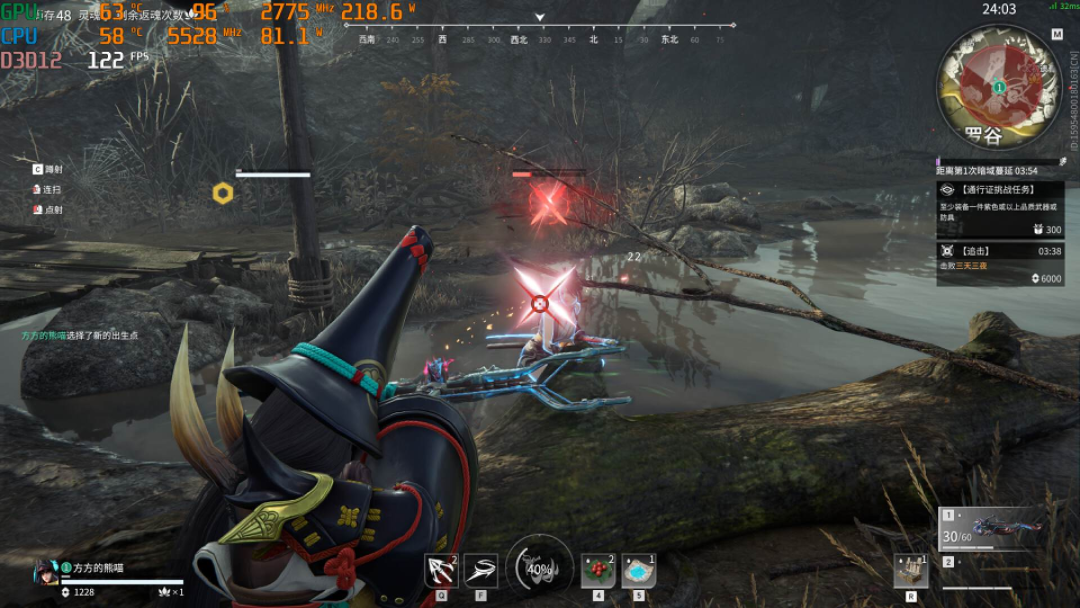Select the repair kit item slot

911,571
